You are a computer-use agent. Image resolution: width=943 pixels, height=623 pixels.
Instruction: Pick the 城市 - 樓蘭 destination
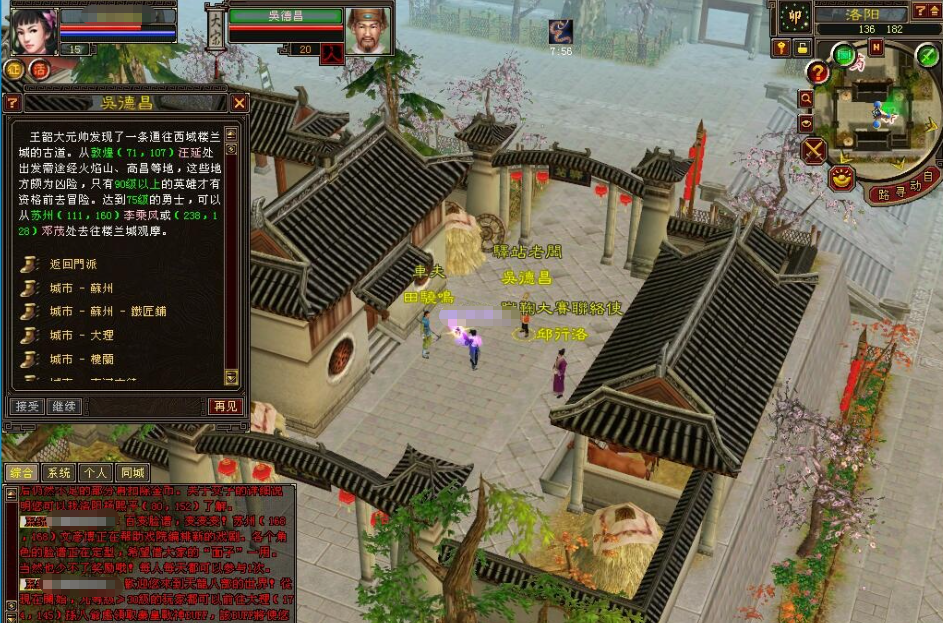tap(75, 358)
